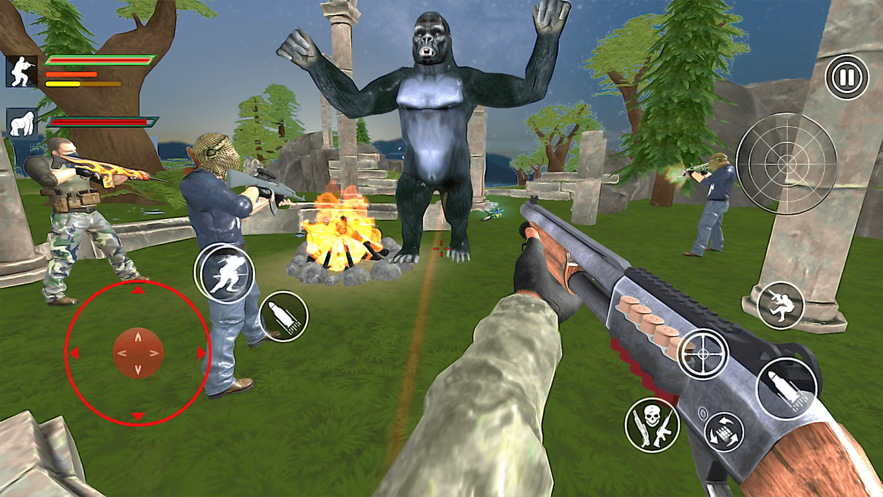883x497 pixels.
Task: Activate the crosshair aim button
Action: pyautogui.click(x=704, y=354)
